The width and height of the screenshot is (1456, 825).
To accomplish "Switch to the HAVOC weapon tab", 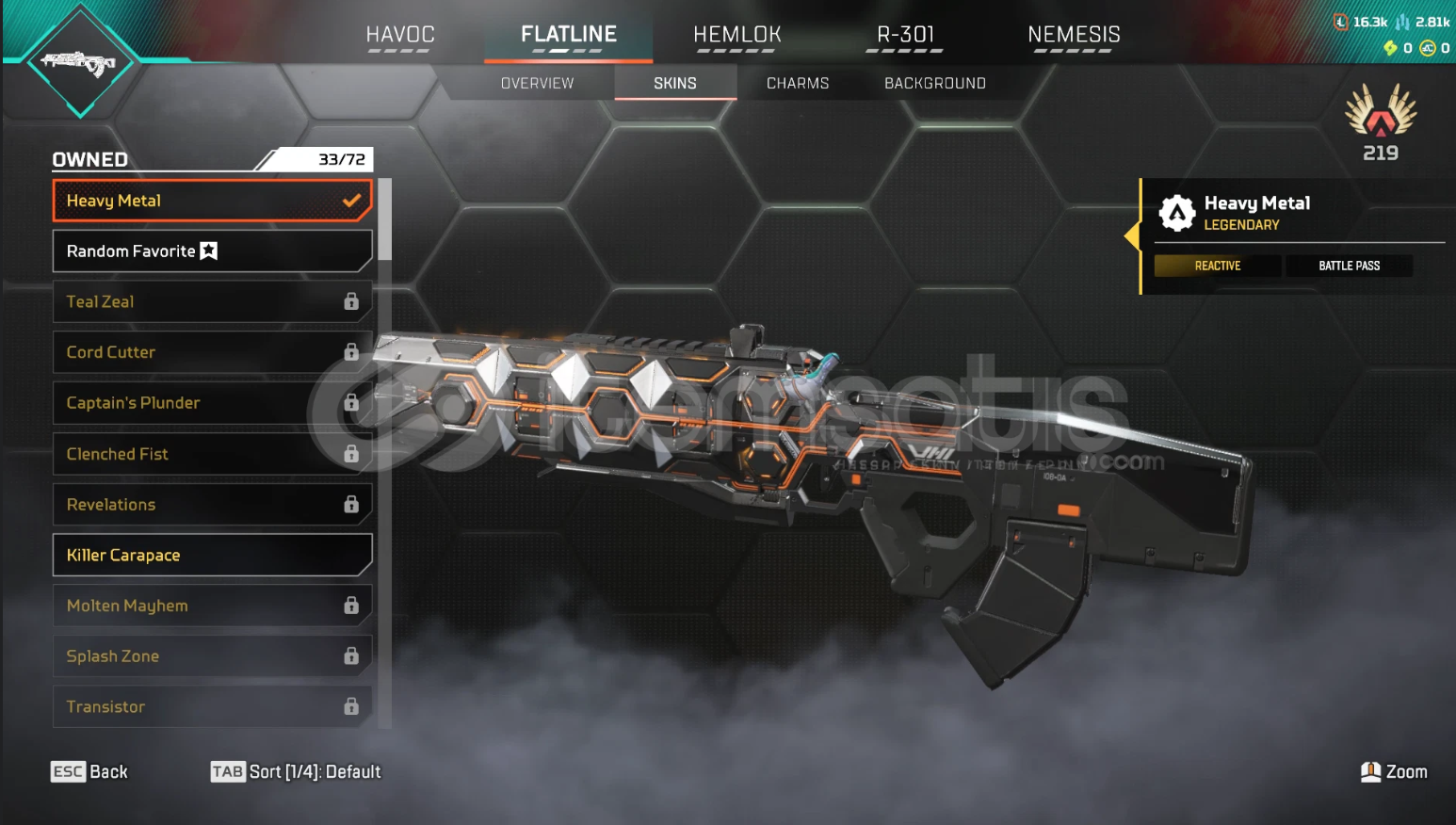I will tap(399, 35).
